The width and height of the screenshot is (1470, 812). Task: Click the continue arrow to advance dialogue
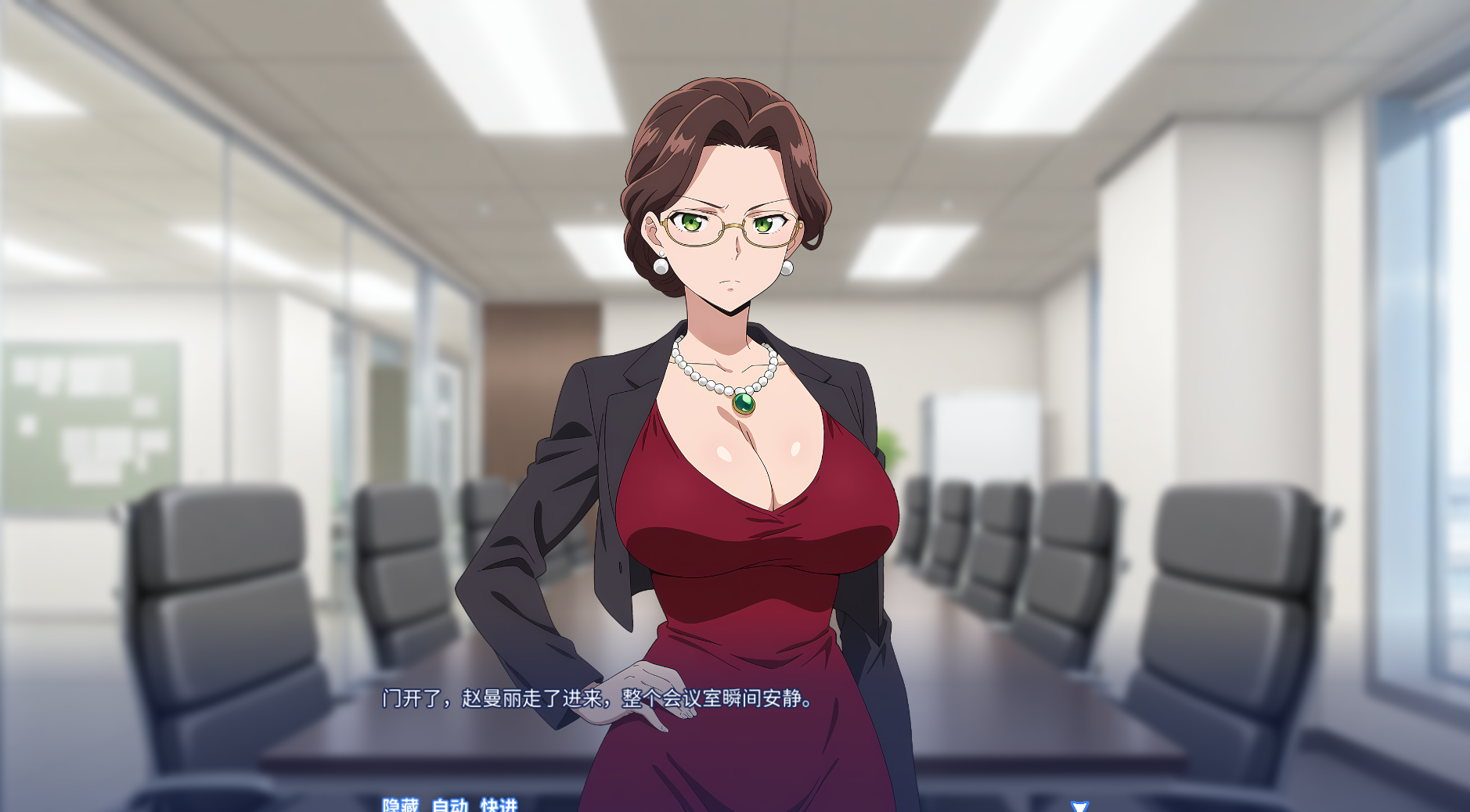click(x=1079, y=807)
